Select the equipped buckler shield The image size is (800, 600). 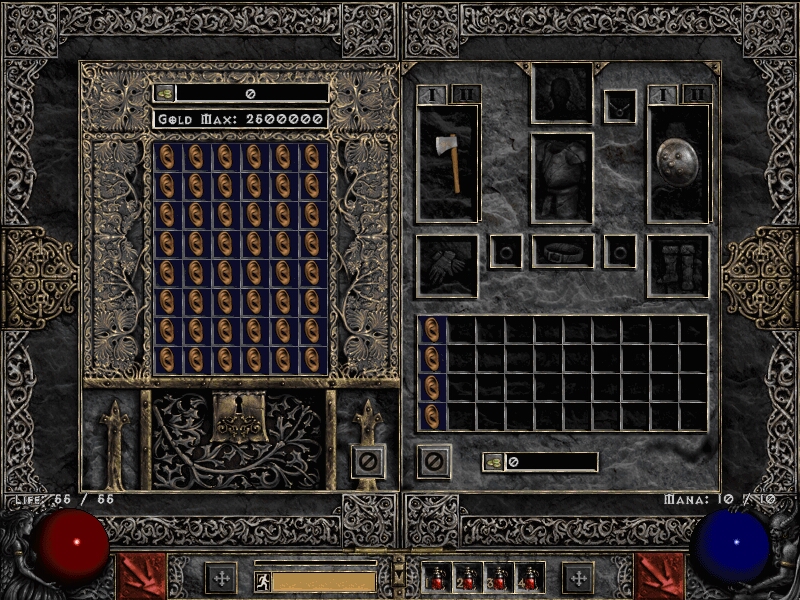point(679,163)
